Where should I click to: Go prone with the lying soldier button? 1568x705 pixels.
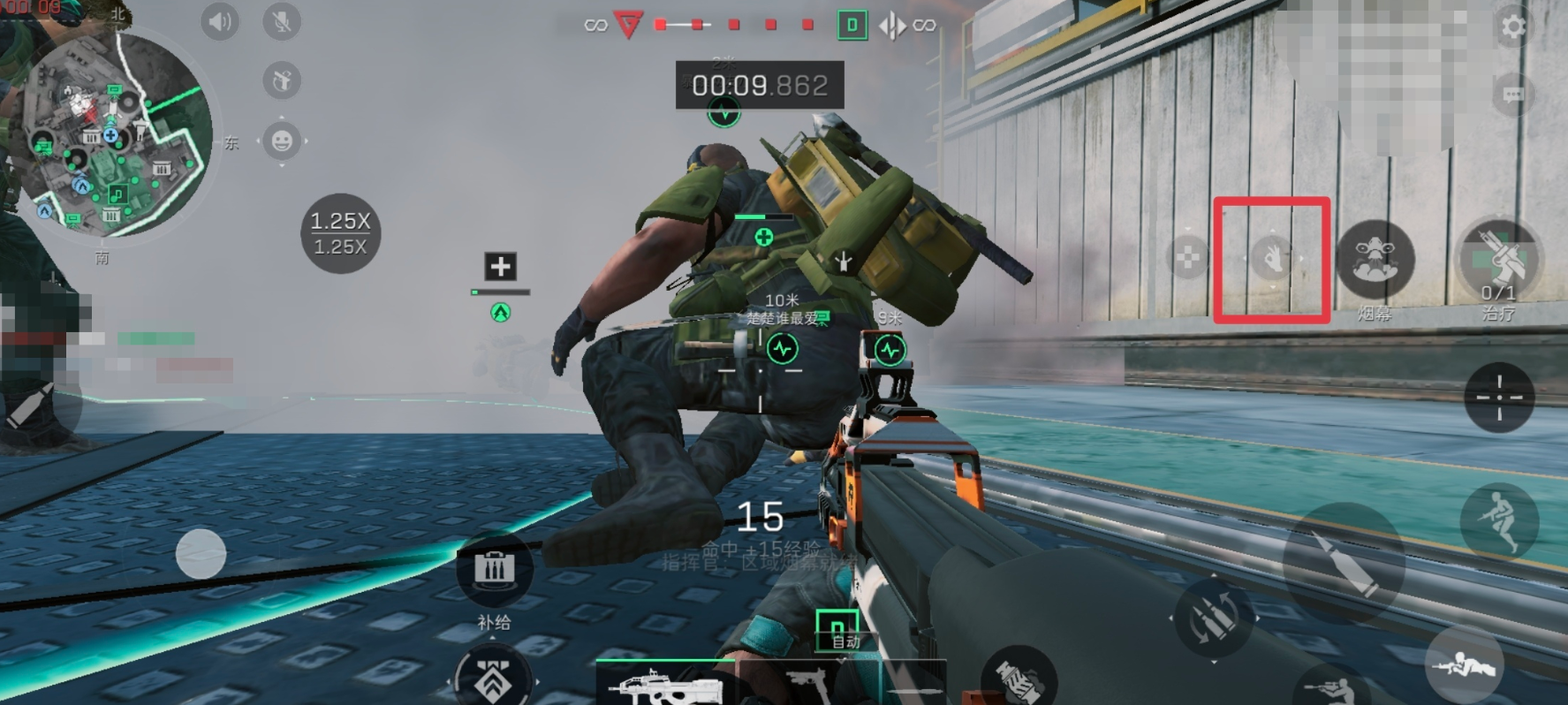click(1464, 664)
